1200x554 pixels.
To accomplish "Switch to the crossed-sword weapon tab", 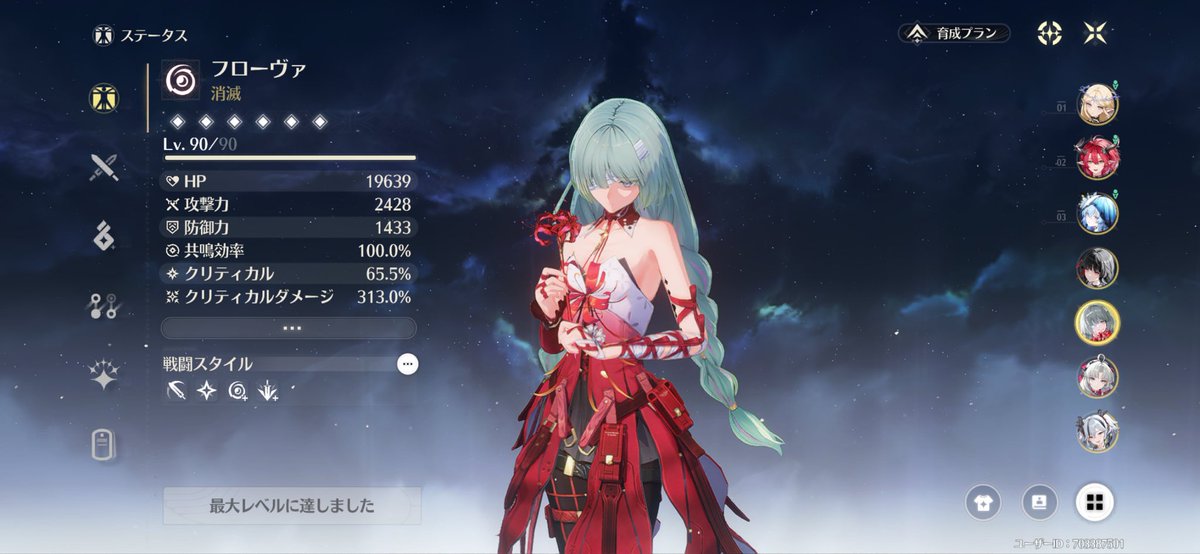I will pos(104,167).
